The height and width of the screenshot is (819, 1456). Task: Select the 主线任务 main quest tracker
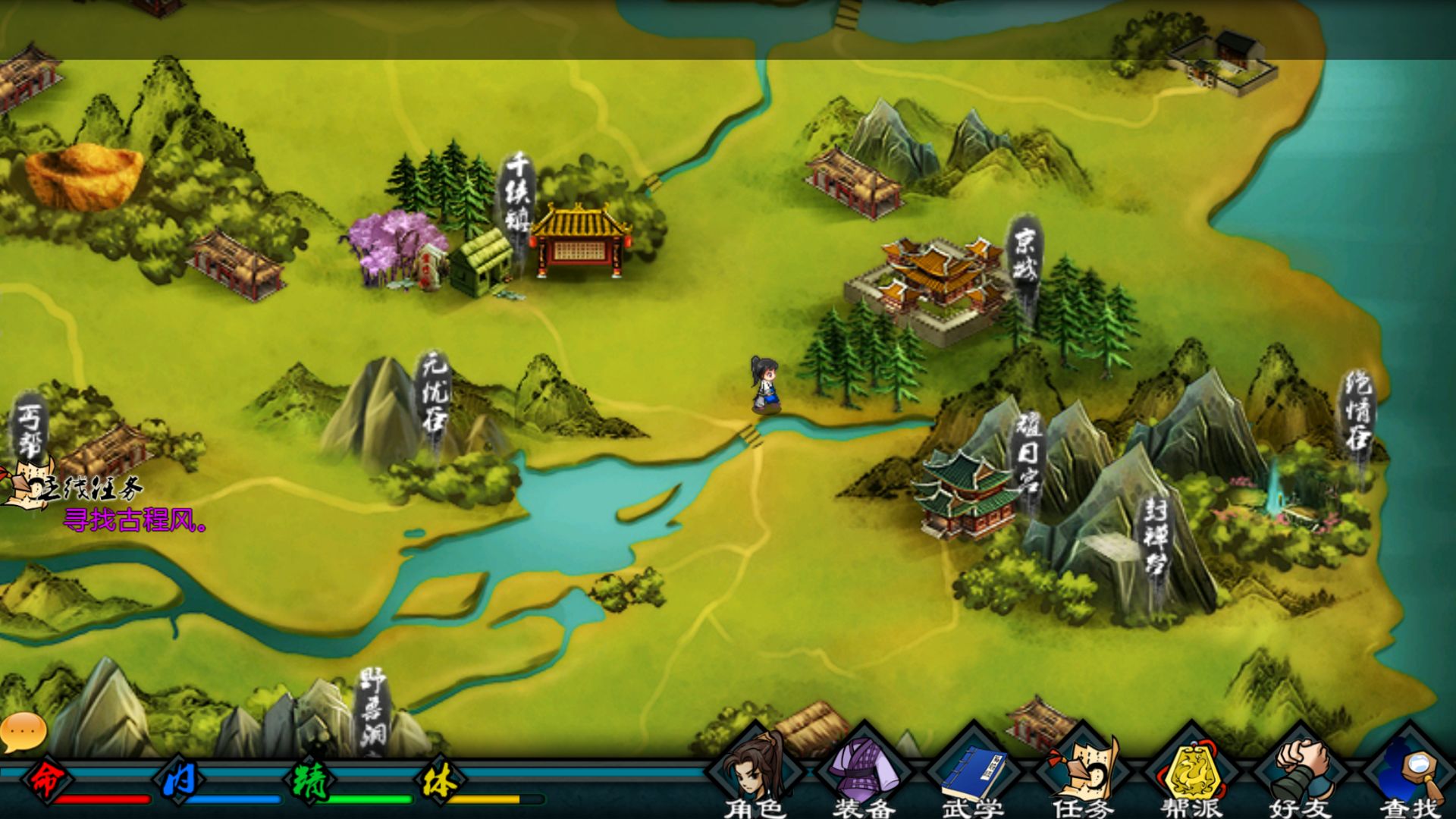tap(76, 486)
